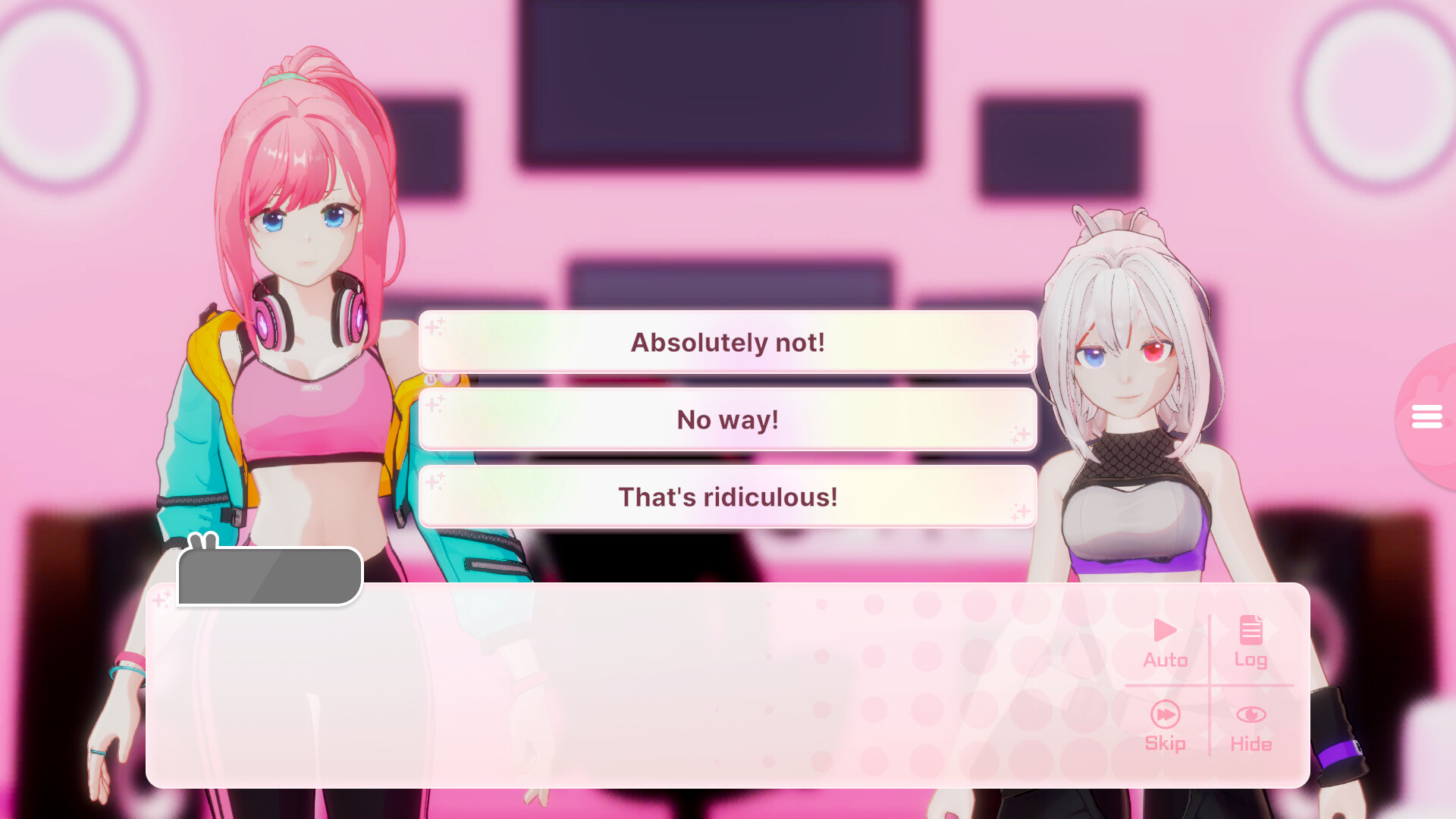Click the Skip label text
Image resolution: width=1456 pixels, height=819 pixels.
pyautogui.click(x=1165, y=744)
